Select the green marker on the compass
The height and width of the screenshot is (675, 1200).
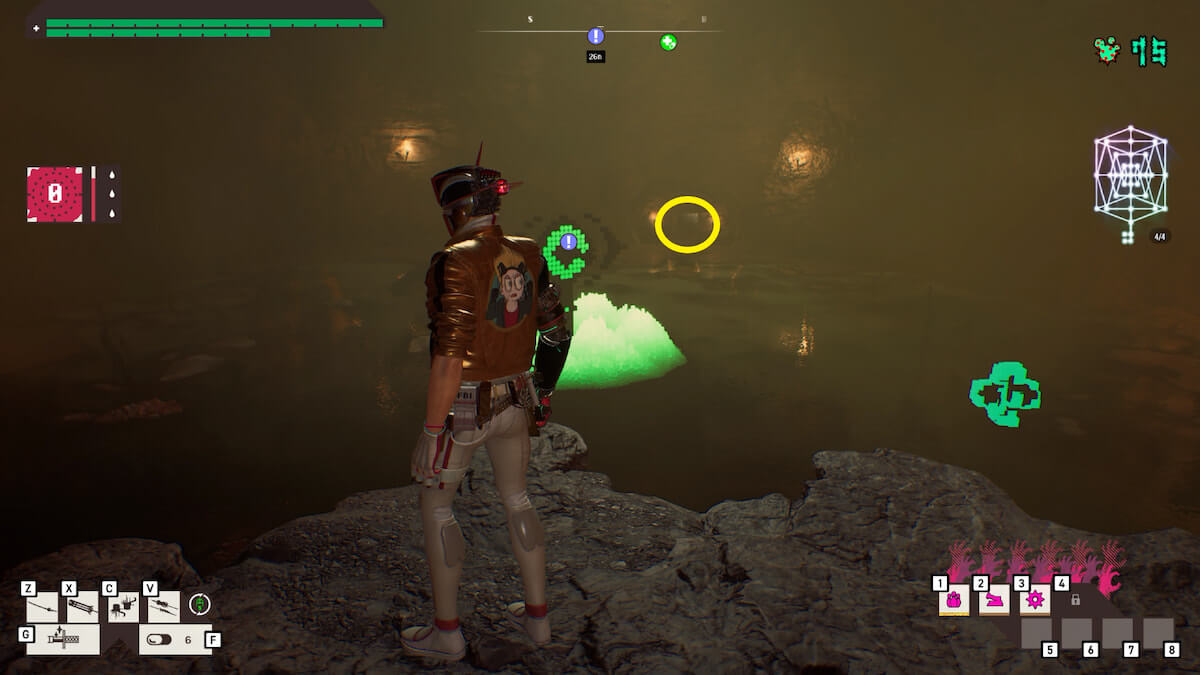click(668, 42)
